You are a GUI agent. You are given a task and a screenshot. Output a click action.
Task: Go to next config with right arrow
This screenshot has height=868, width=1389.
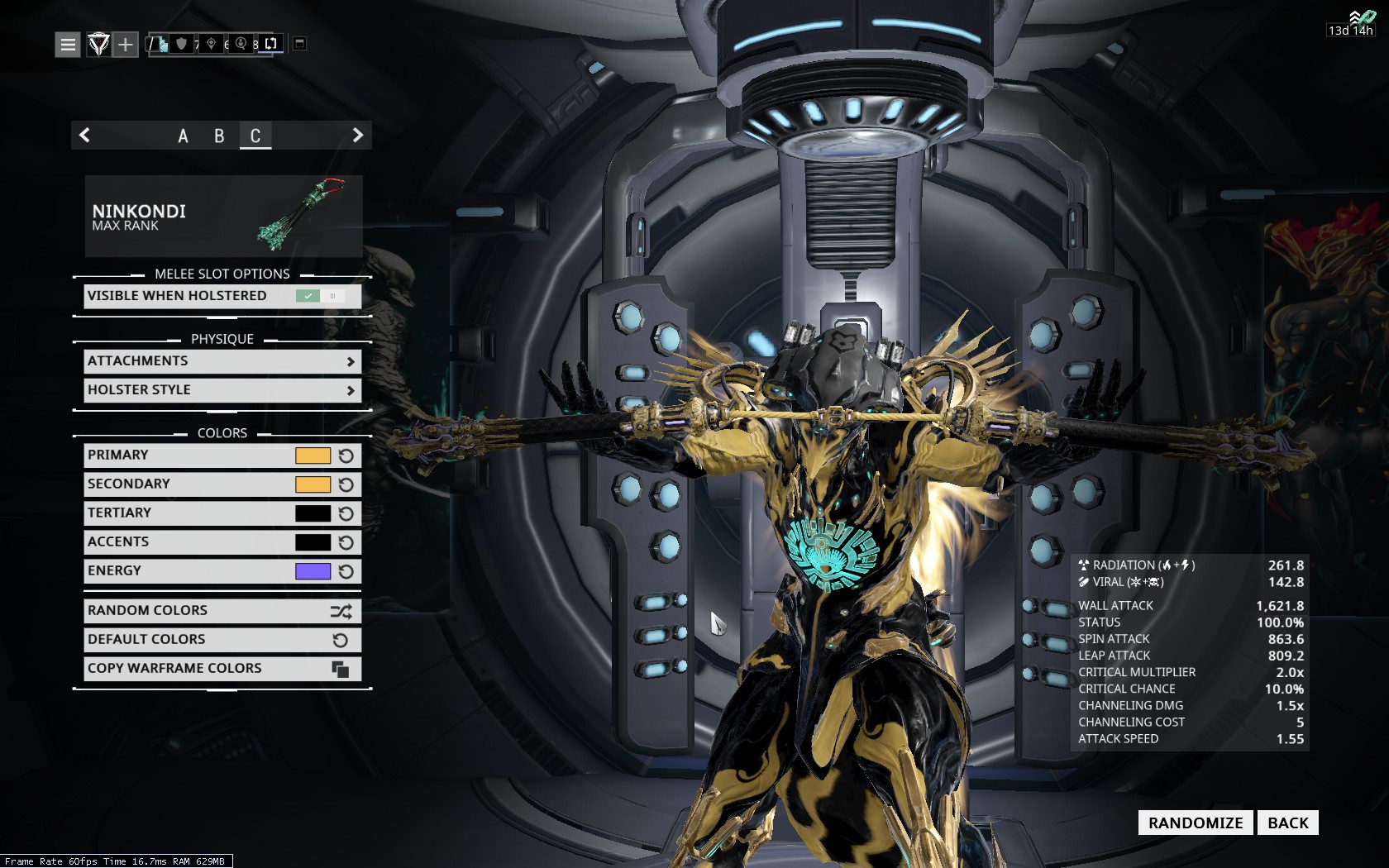(x=357, y=135)
